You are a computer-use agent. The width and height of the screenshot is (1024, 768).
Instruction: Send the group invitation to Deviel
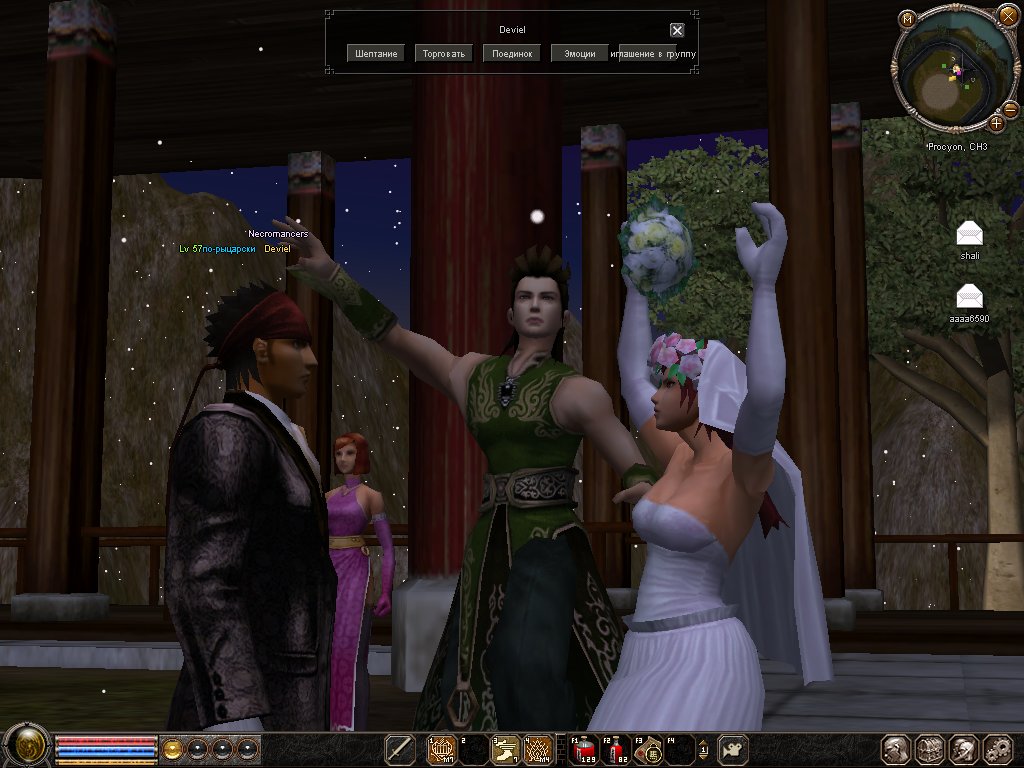point(655,53)
